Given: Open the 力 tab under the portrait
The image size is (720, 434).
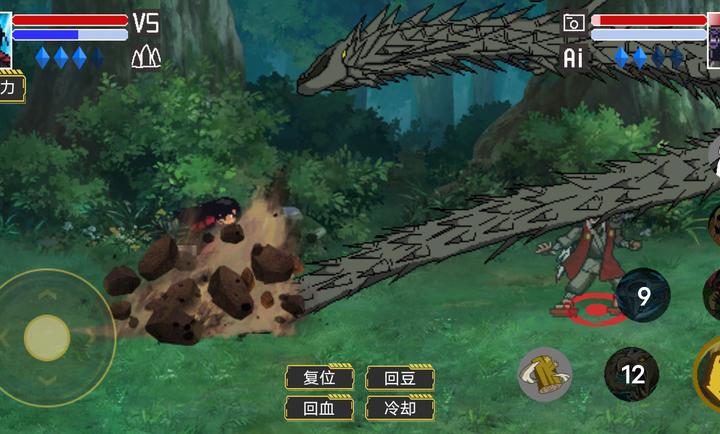Looking at the screenshot, I should click(x=9, y=88).
